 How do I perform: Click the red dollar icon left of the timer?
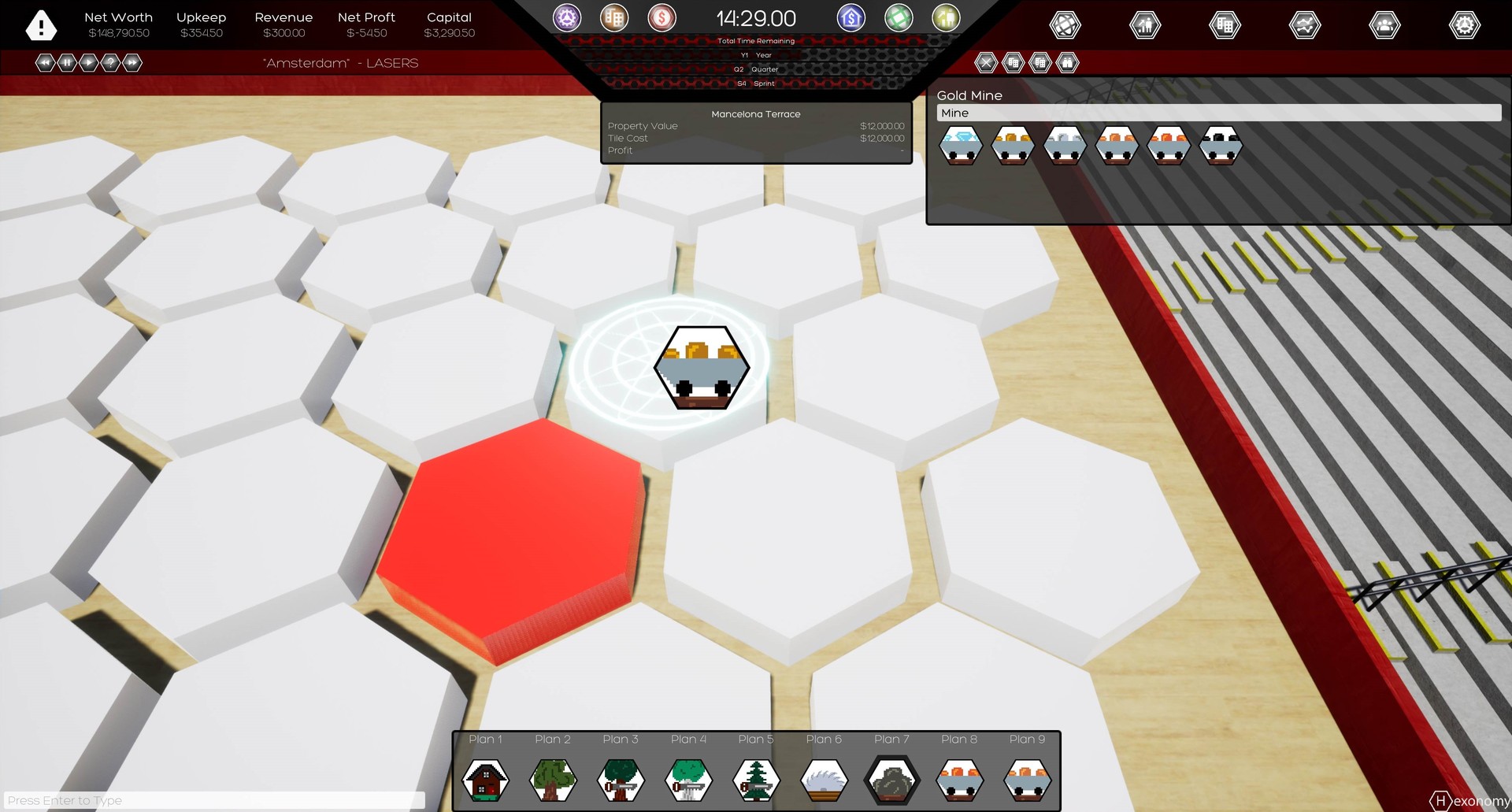pos(661,18)
